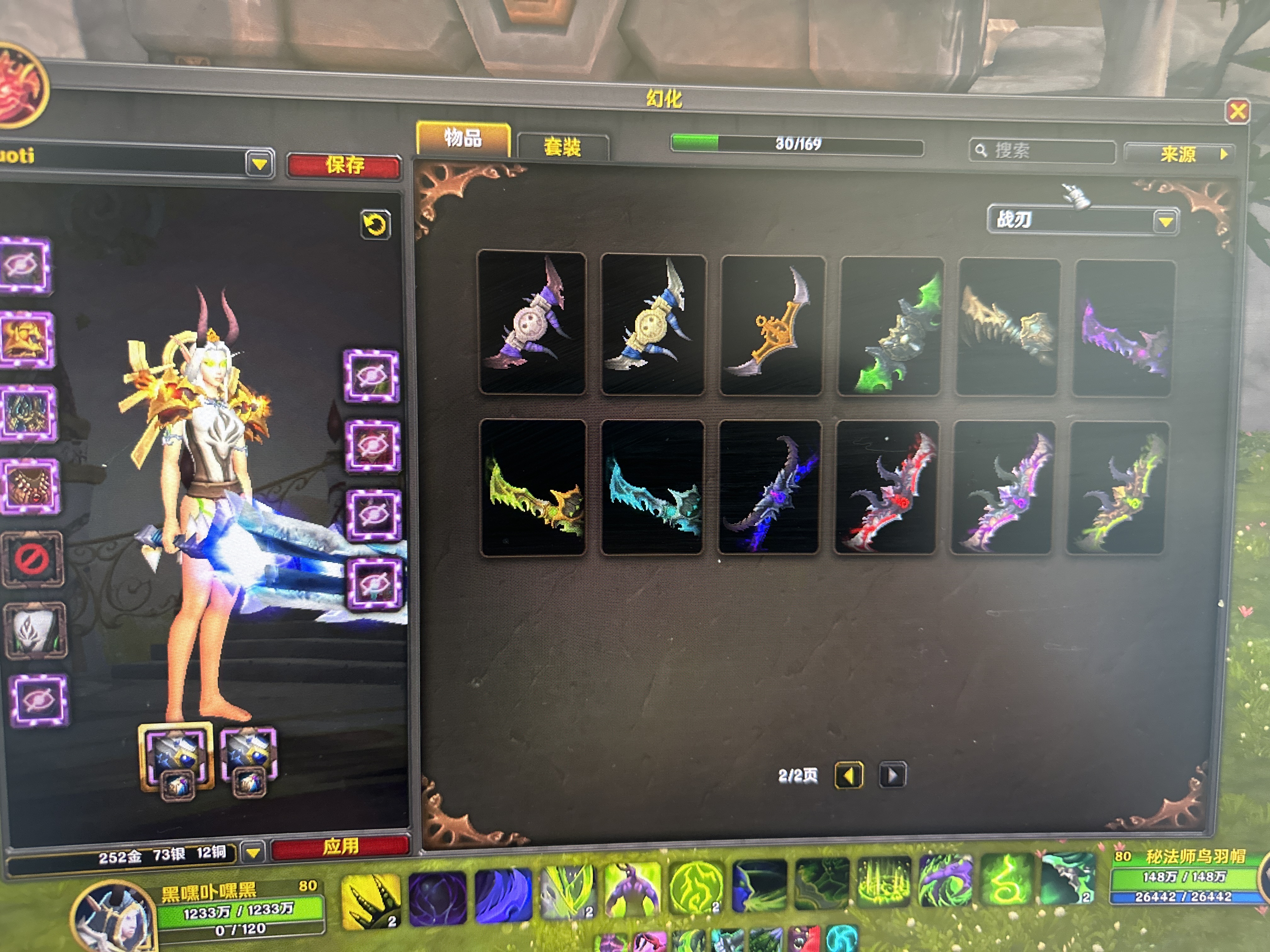Switch to the 套装 sets tab
The height and width of the screenshot is (952, 1270).
(x=563, y=147)
